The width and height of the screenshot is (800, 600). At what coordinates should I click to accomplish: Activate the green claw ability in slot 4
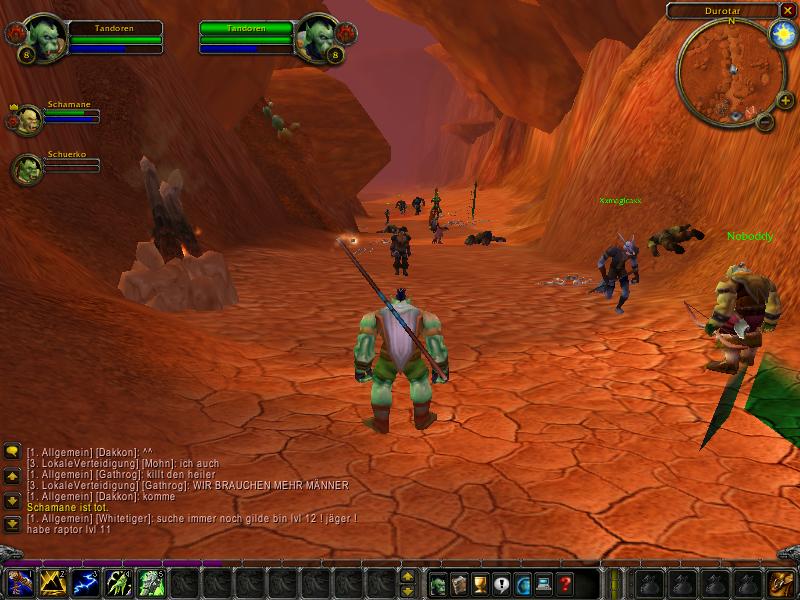coord(117,582)
